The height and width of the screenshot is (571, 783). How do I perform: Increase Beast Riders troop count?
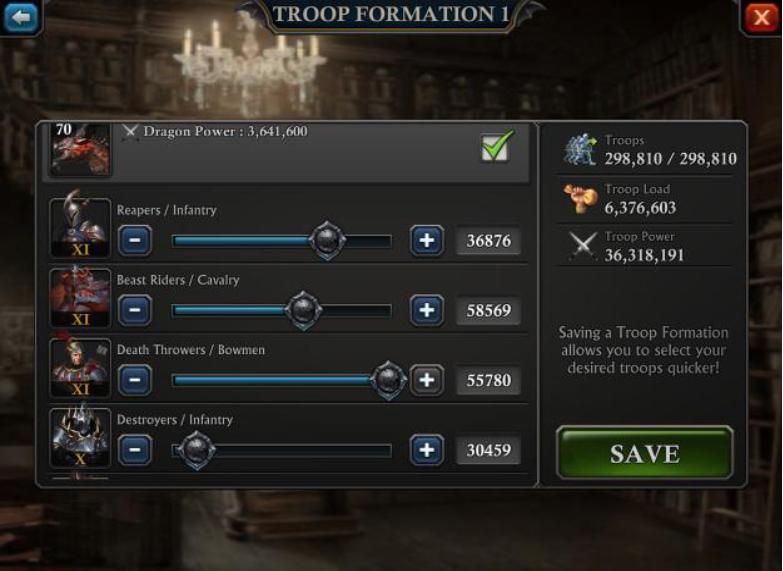[x=427, y=310]
